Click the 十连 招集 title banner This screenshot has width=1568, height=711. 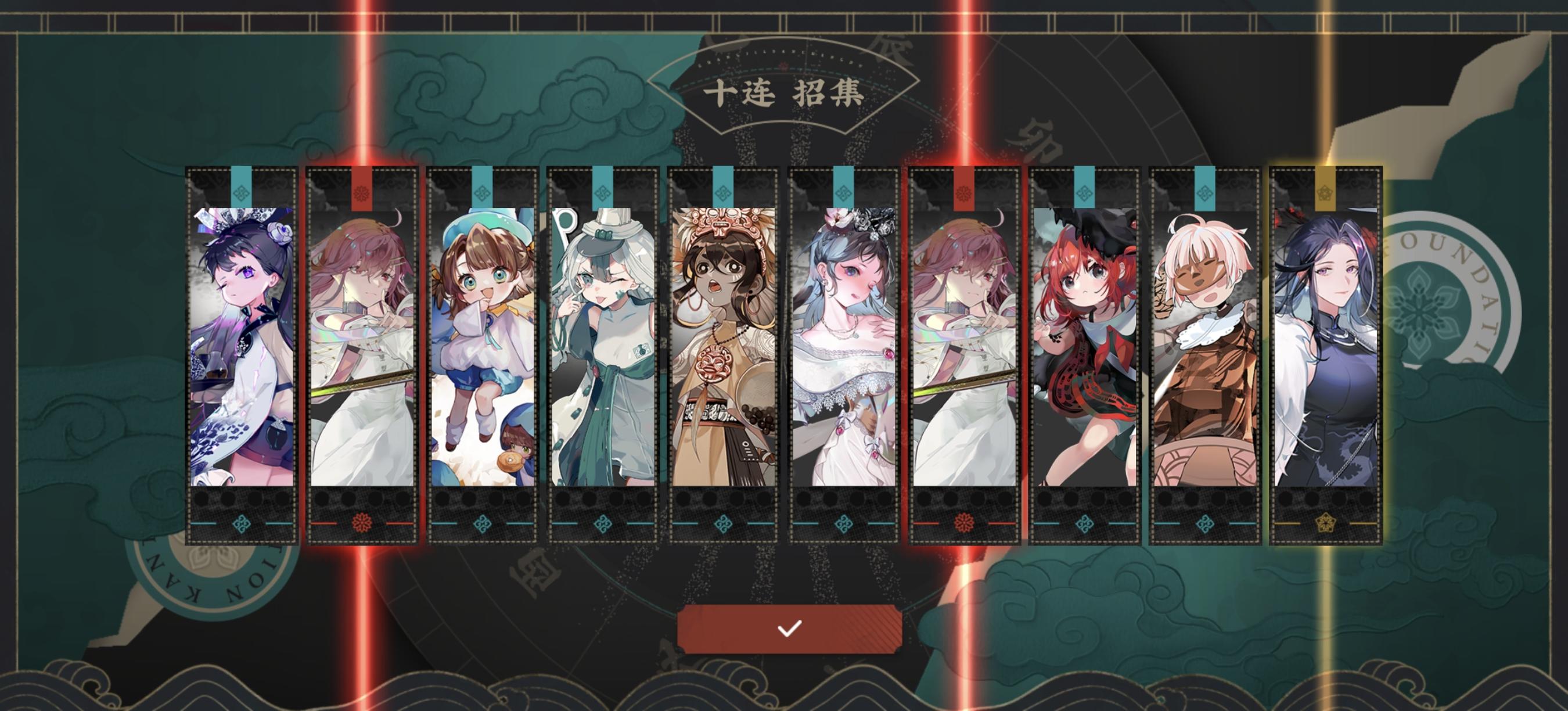[785, 94]
